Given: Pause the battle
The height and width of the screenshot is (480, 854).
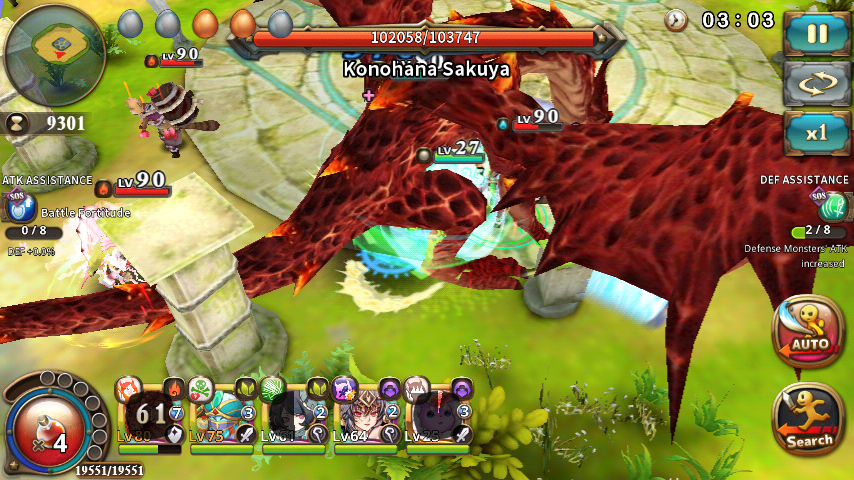Looking at the screenshot, I should (x=817, y=33).
